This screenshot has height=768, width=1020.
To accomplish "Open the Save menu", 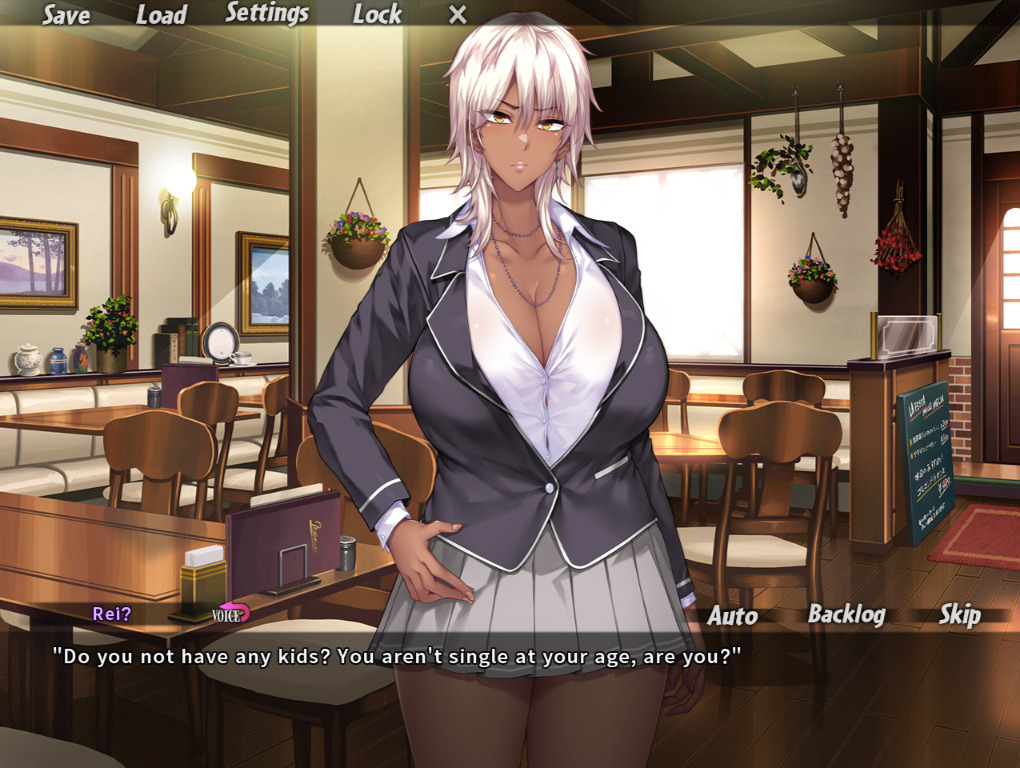I will point(66,15).
